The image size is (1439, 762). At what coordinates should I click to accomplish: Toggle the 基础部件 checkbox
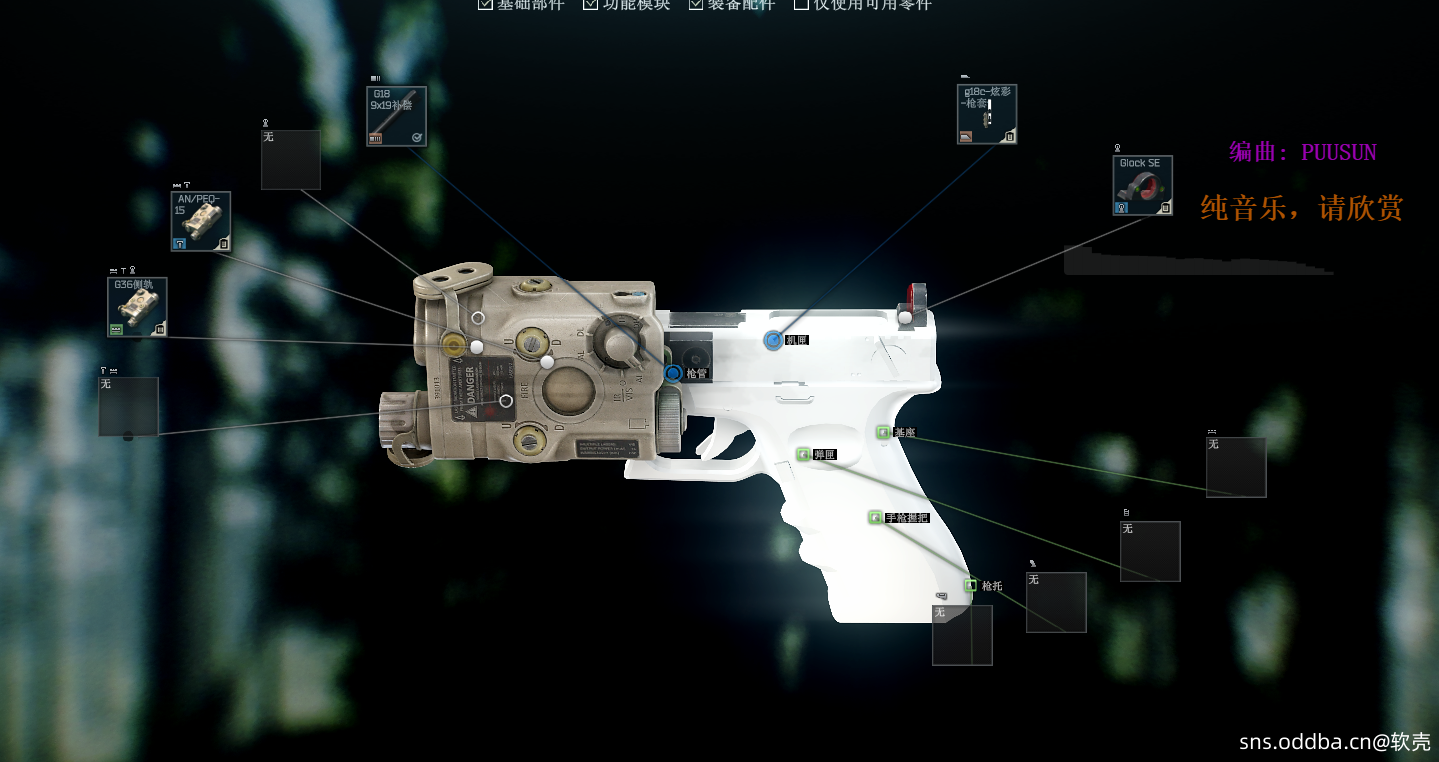coord(486,4)
